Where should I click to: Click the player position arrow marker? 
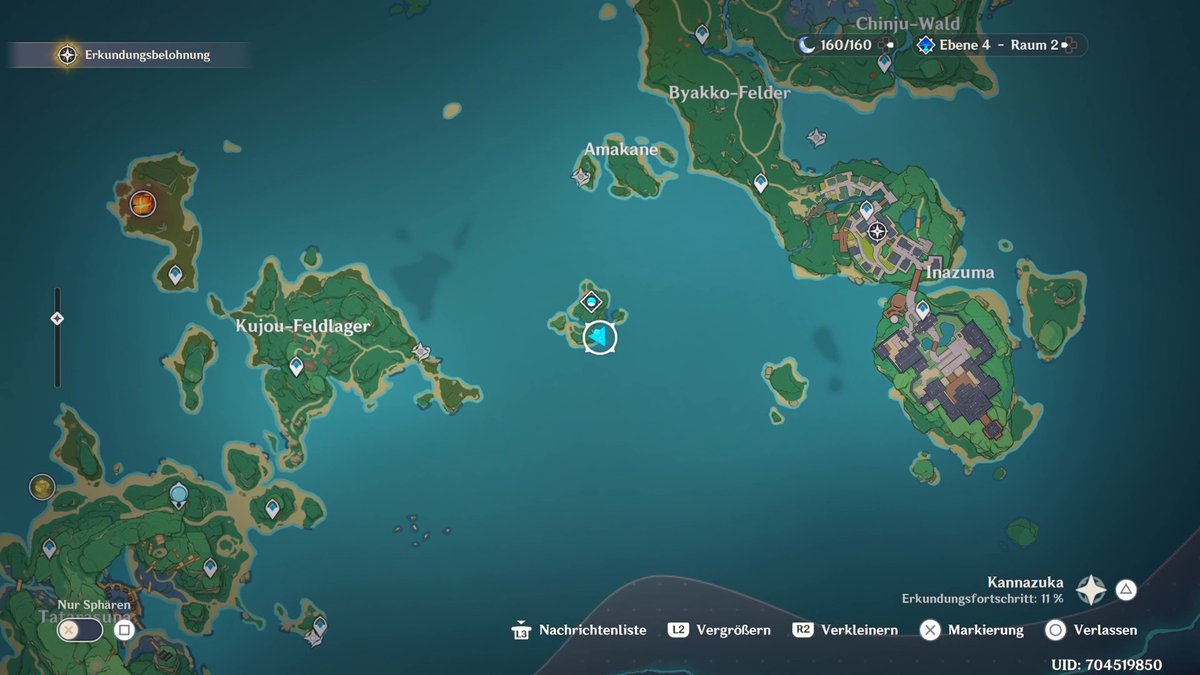[599, 338]
